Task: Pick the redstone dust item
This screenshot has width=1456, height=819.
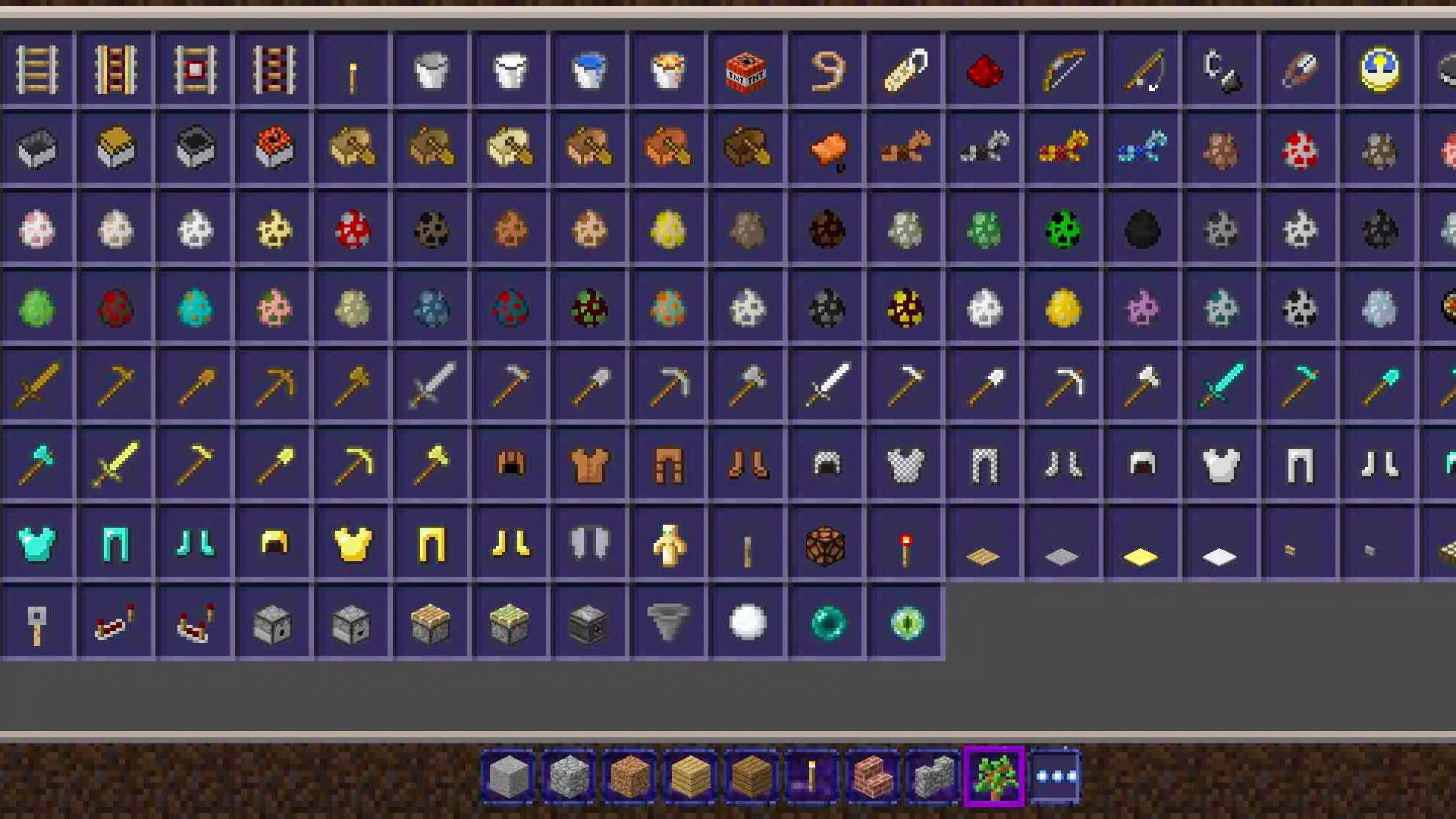Action: click(983, 70)
